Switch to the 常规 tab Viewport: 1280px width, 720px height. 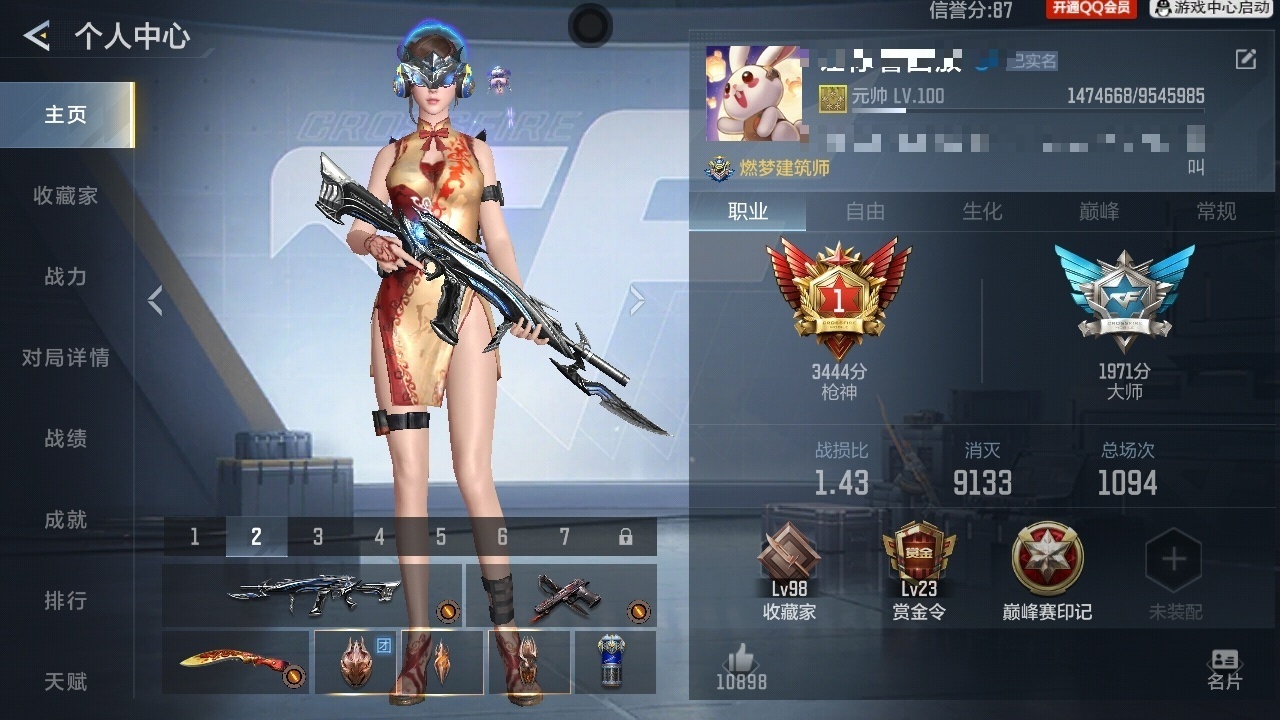1218,212
